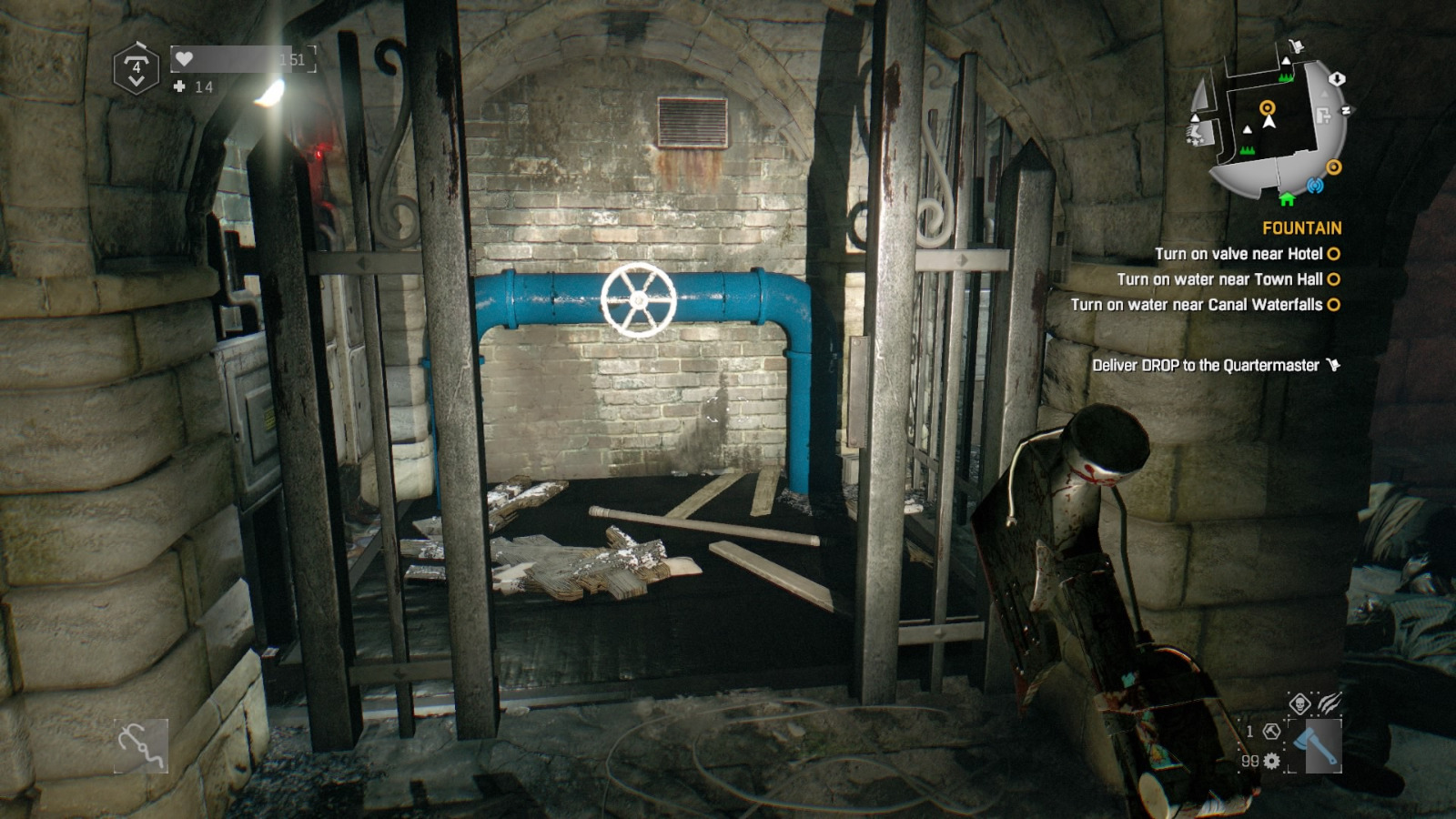The image size is (1456, 819).
Task: Select the green safe house marker on minimap
Action: [1287, 198]
